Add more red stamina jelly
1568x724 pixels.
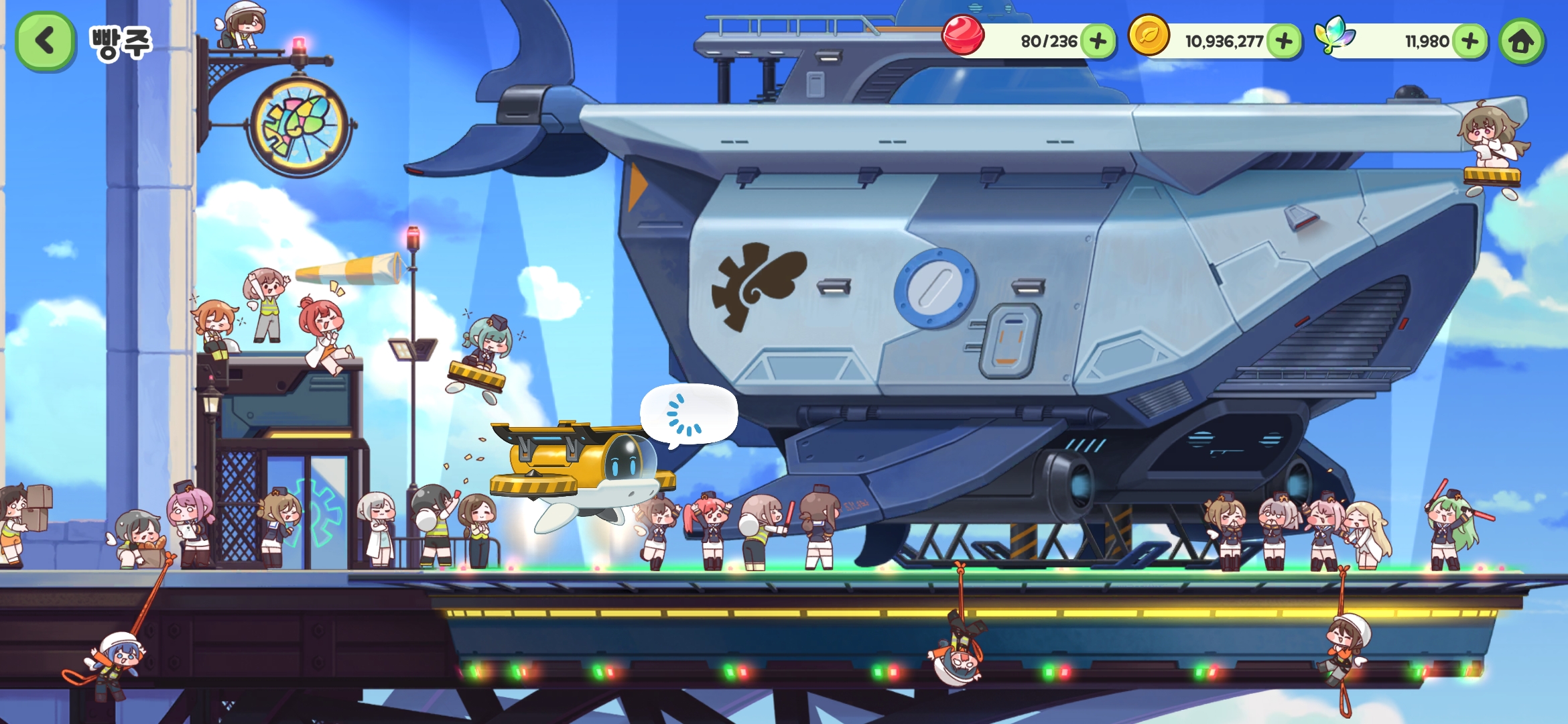[x=1098, y=42]
